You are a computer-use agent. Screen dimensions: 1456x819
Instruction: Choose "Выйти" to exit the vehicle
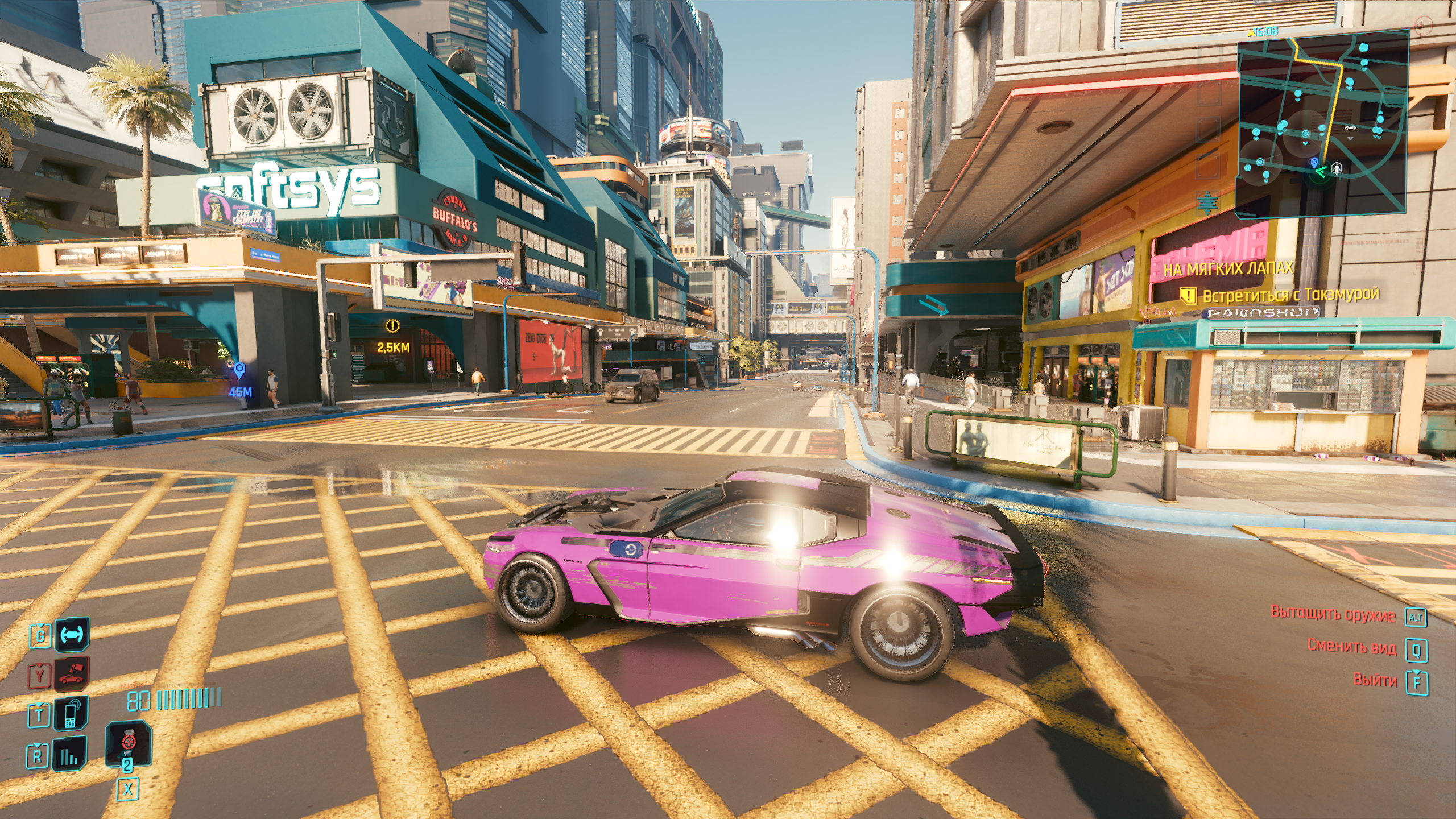[1375, 680]
